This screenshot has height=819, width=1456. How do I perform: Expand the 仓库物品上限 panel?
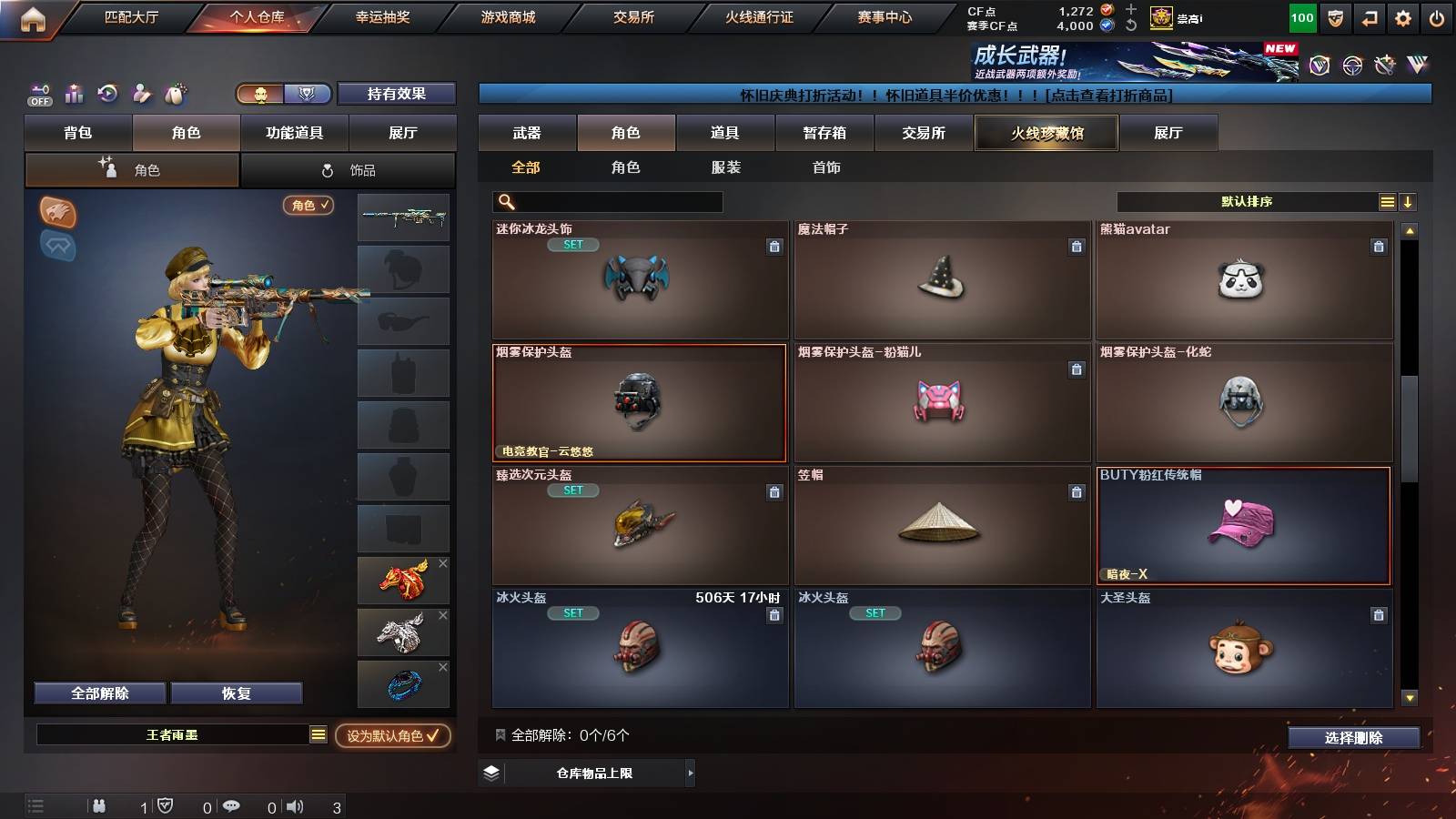[x=690, y=773]
